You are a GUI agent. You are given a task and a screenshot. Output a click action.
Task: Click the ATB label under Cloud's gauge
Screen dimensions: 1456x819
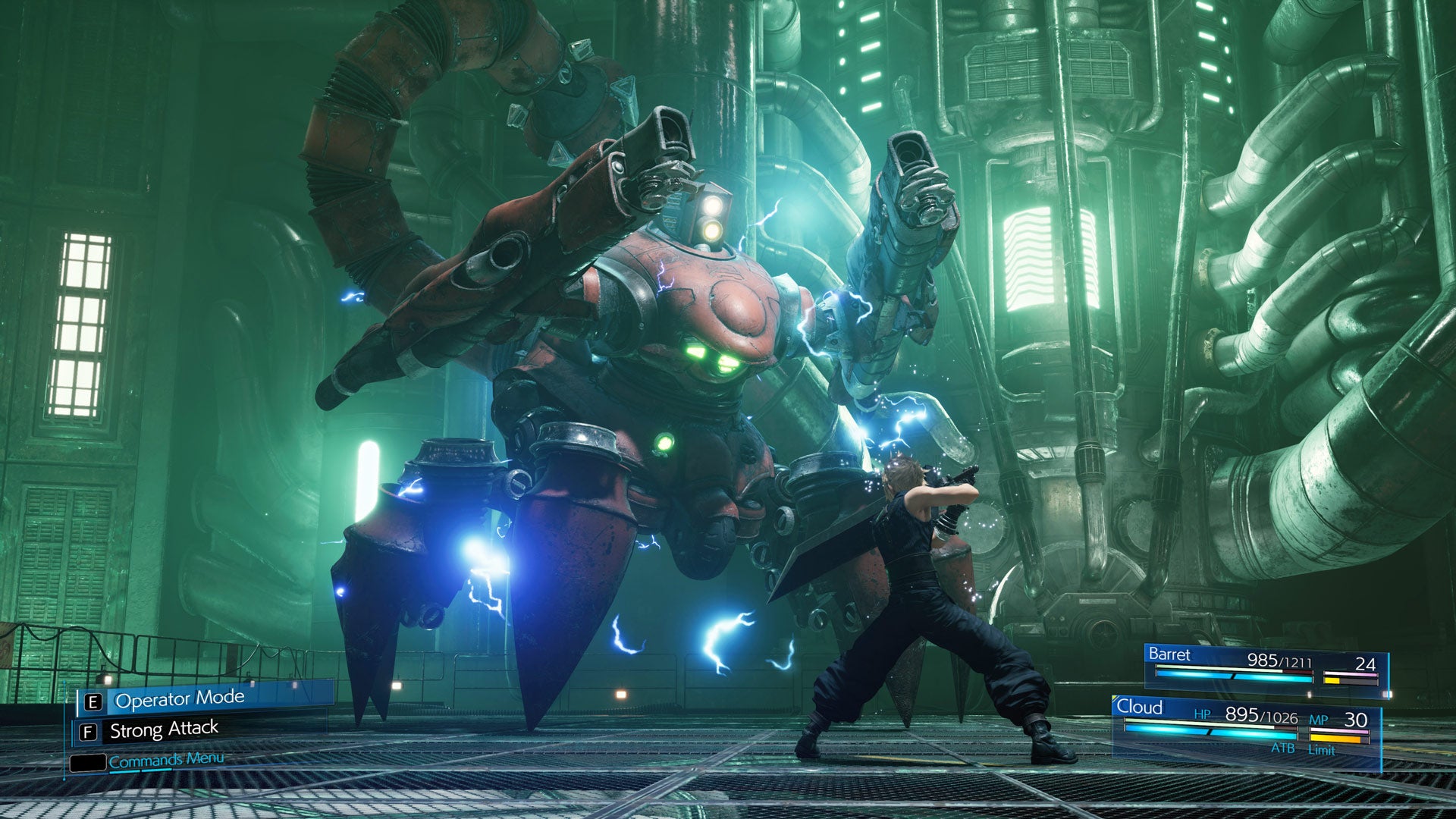tap(1284, 749)
